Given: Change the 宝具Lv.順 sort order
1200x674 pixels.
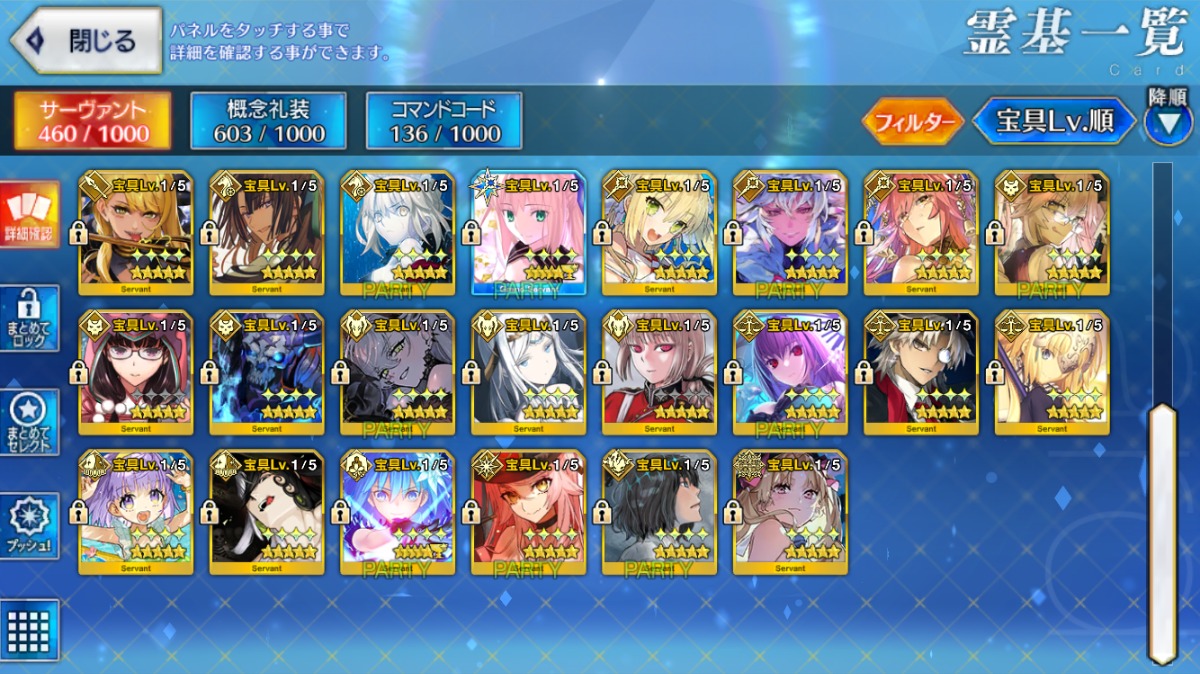Looking at the screenshot, I should tap(1055, 122).
